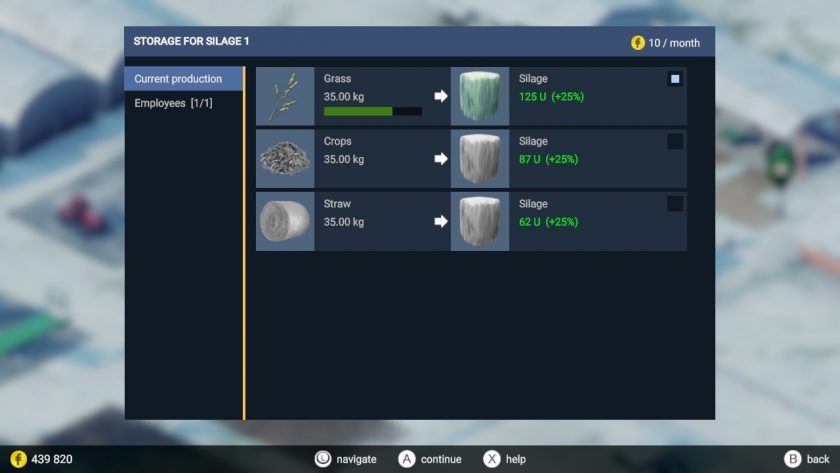The width and height of the screenshot is (840, 473).
Task: Tick the Straw silage production checkbox
Action: click(675, 204)
